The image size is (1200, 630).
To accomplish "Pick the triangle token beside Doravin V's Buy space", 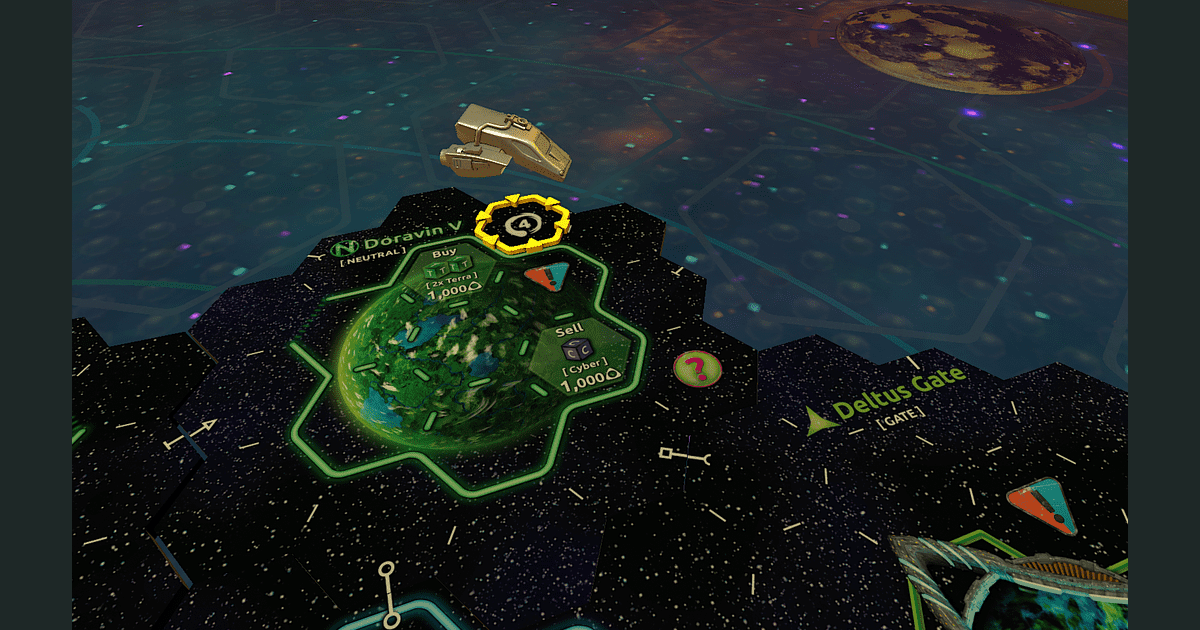I will click(x=547, y=278).
